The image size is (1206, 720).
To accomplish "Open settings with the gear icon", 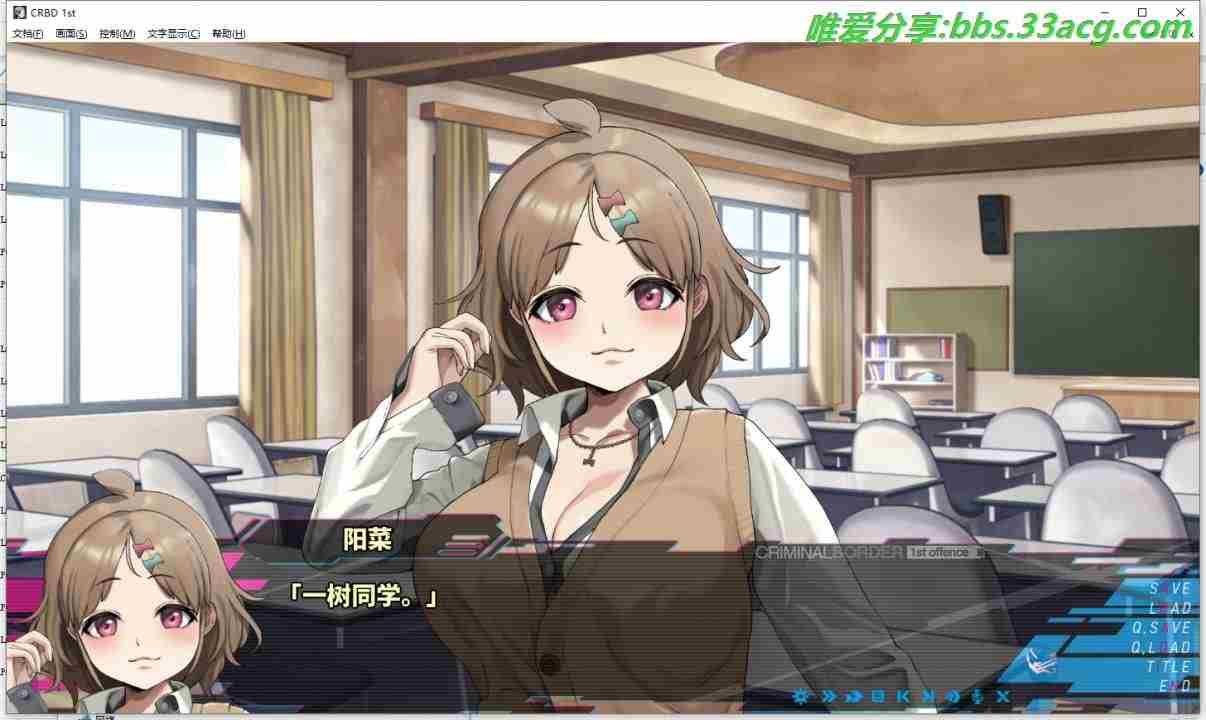I will tap(800, 696).
